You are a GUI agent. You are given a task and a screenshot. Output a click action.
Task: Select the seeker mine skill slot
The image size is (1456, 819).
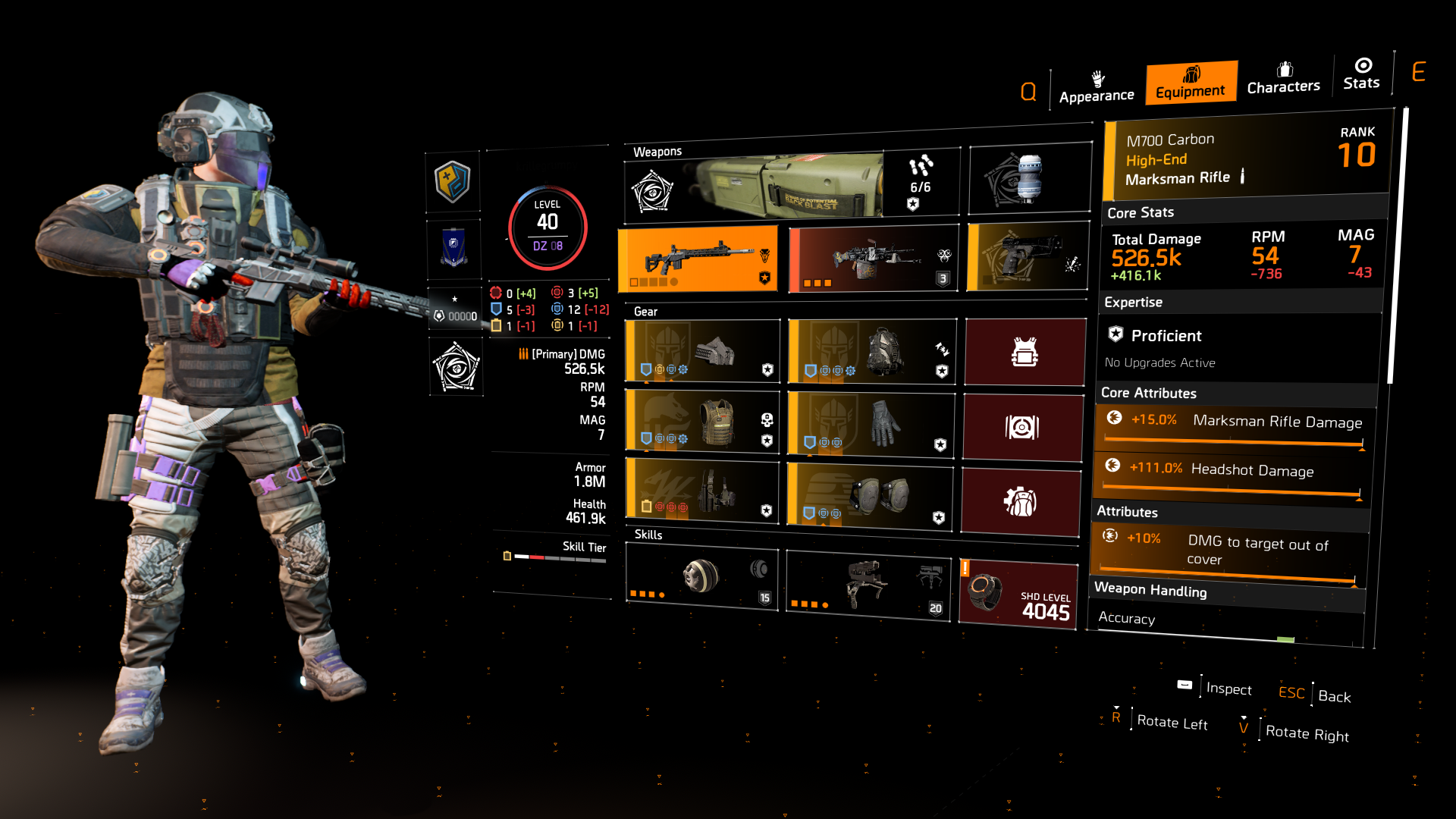[701, 580]
